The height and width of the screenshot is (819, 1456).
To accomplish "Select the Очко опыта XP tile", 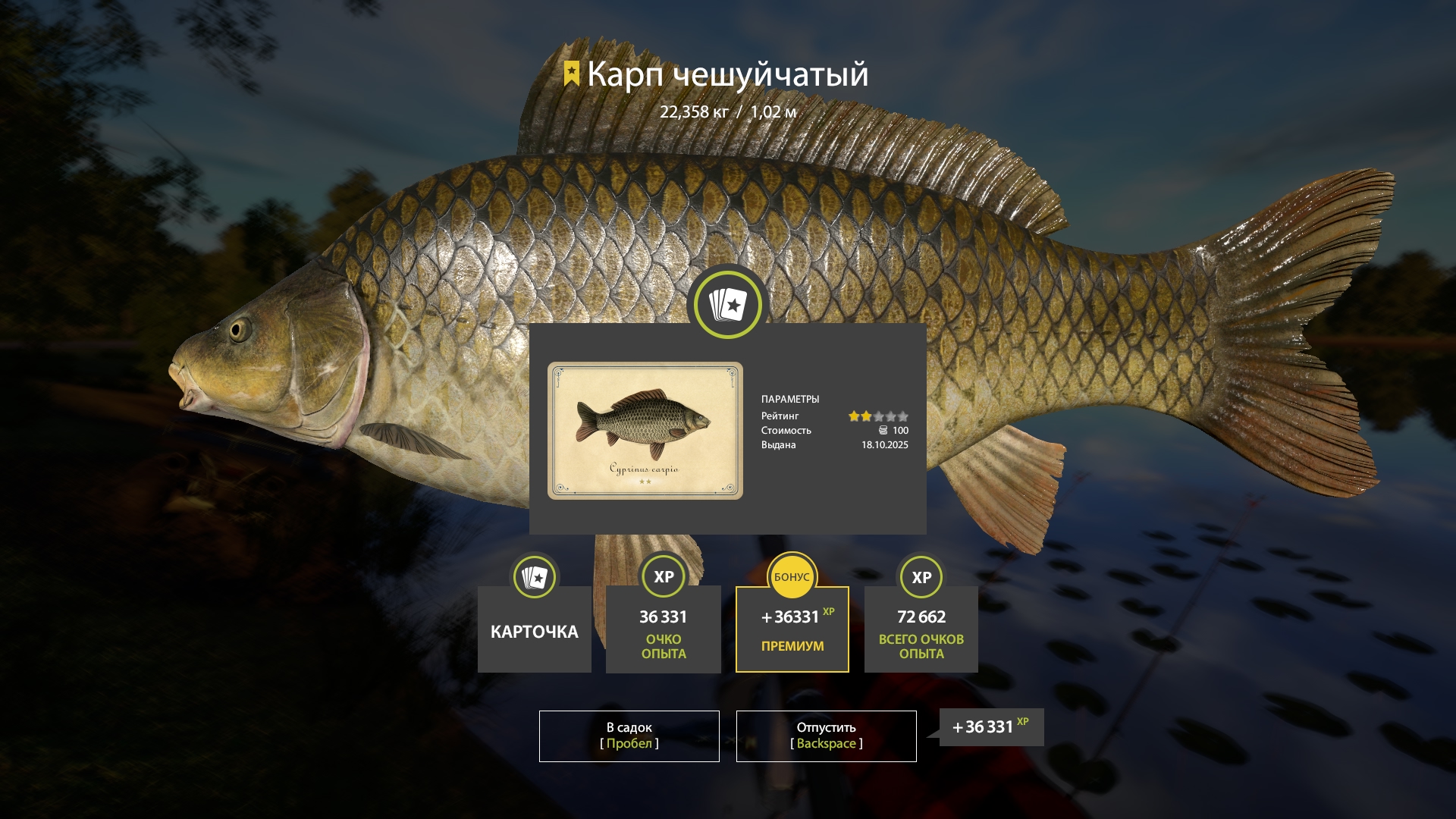I will tap(664, 629).
